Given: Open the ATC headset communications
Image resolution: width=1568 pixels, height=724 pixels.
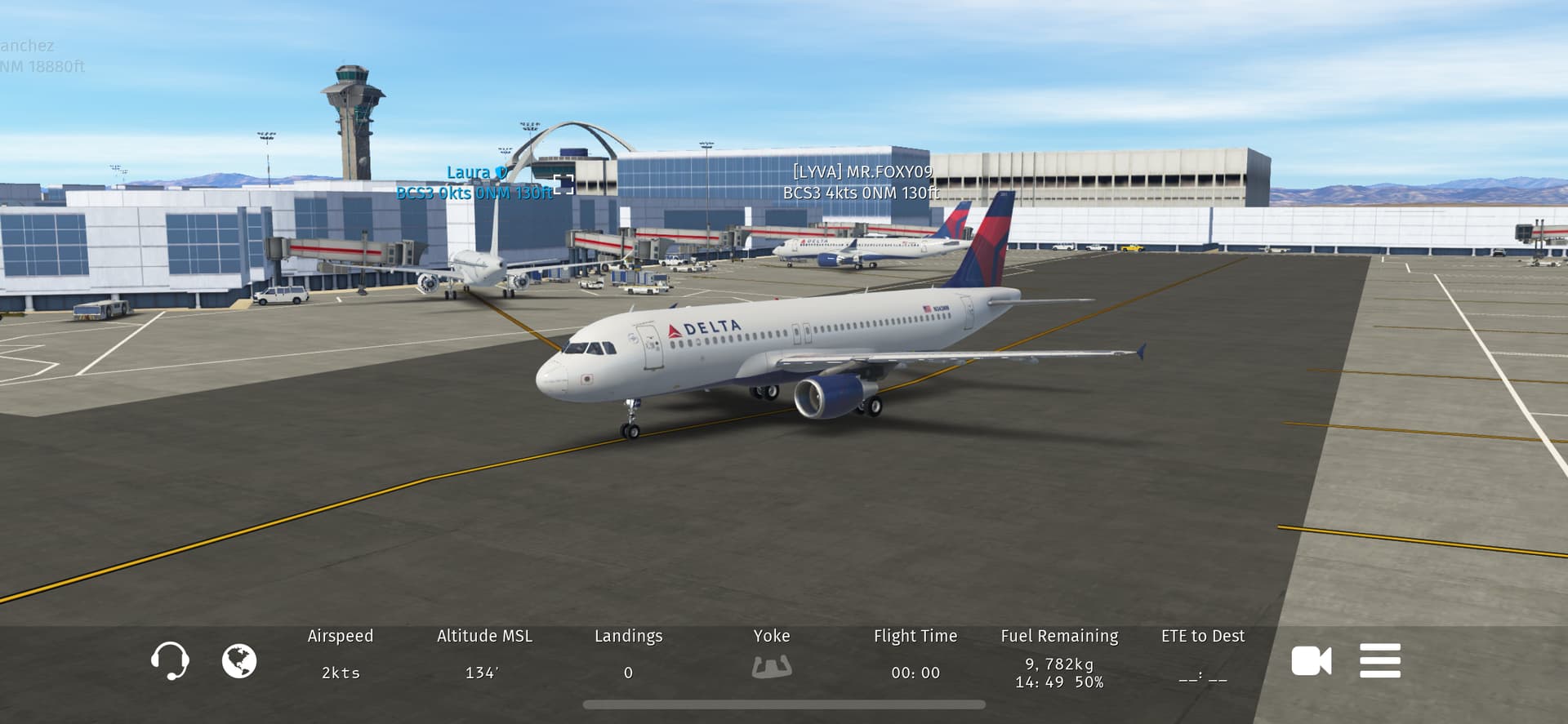Looking at the screenshot, I should (170, 660).
